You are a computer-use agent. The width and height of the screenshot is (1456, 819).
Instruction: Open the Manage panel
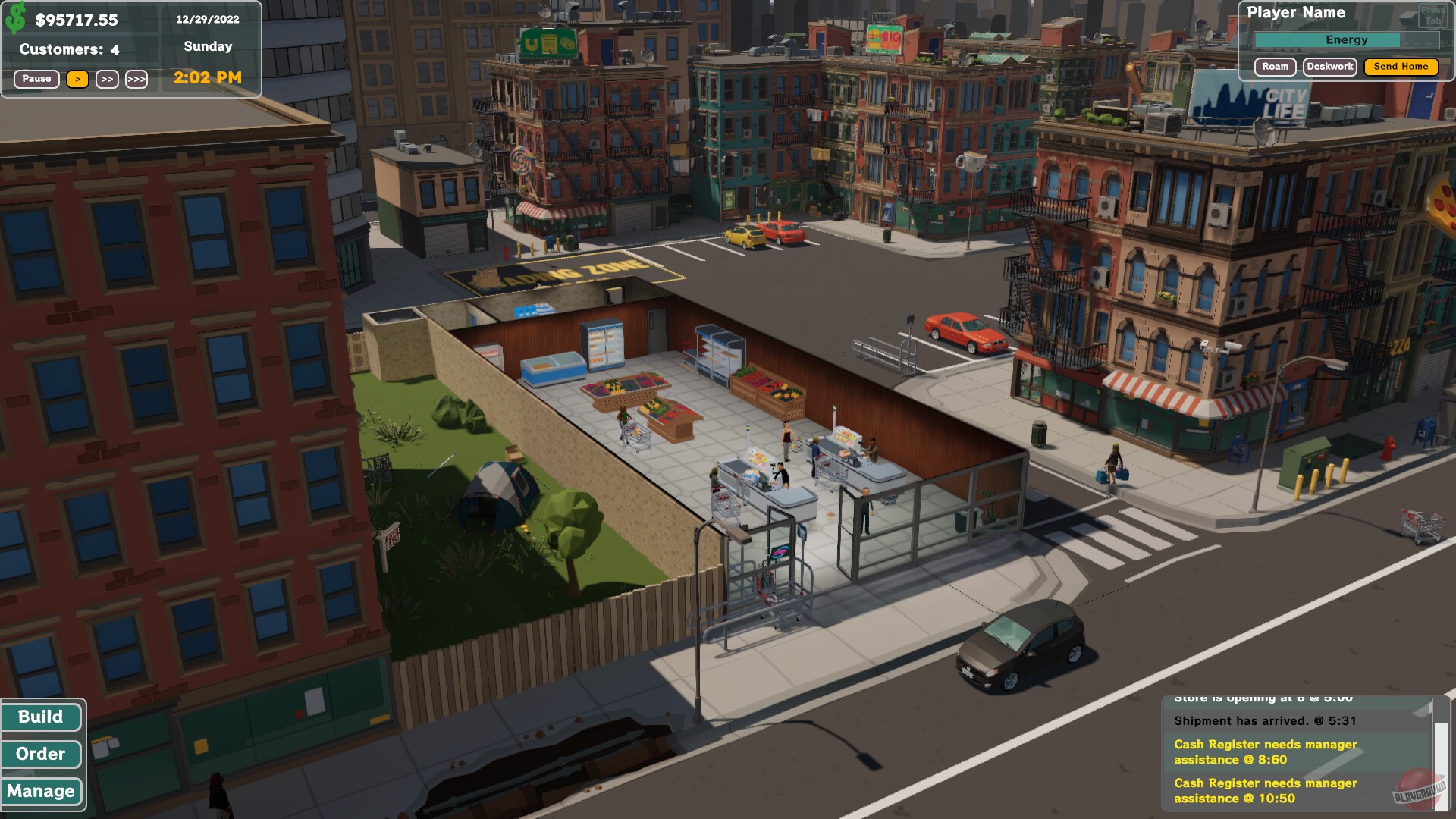[x=42, y=791]
